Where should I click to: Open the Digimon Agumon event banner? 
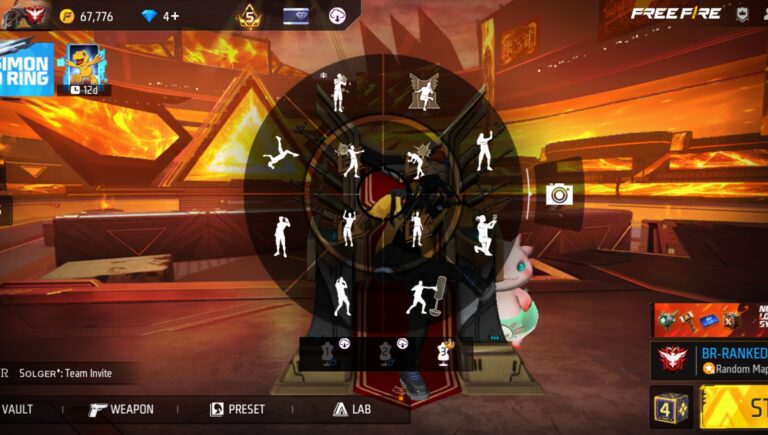(x=84, y=68)
